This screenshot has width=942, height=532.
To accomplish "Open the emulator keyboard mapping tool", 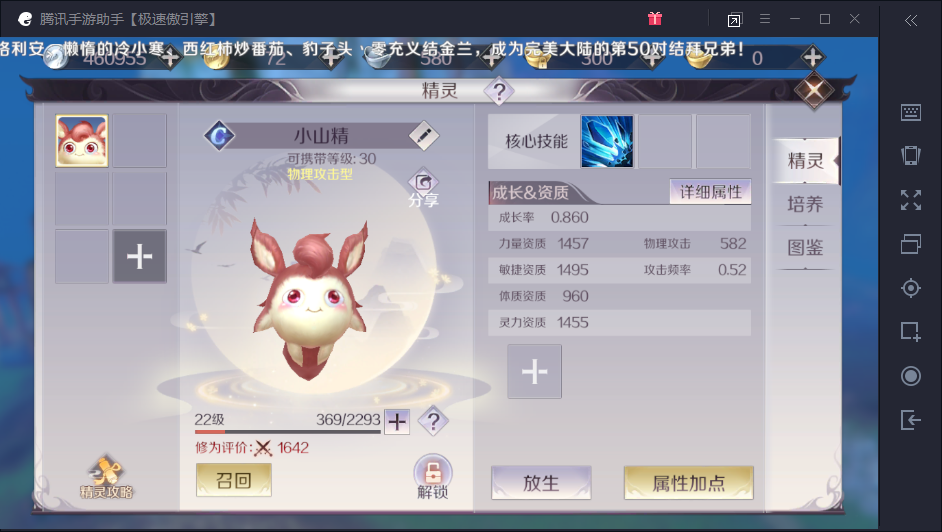I will (x=910, y=113).
